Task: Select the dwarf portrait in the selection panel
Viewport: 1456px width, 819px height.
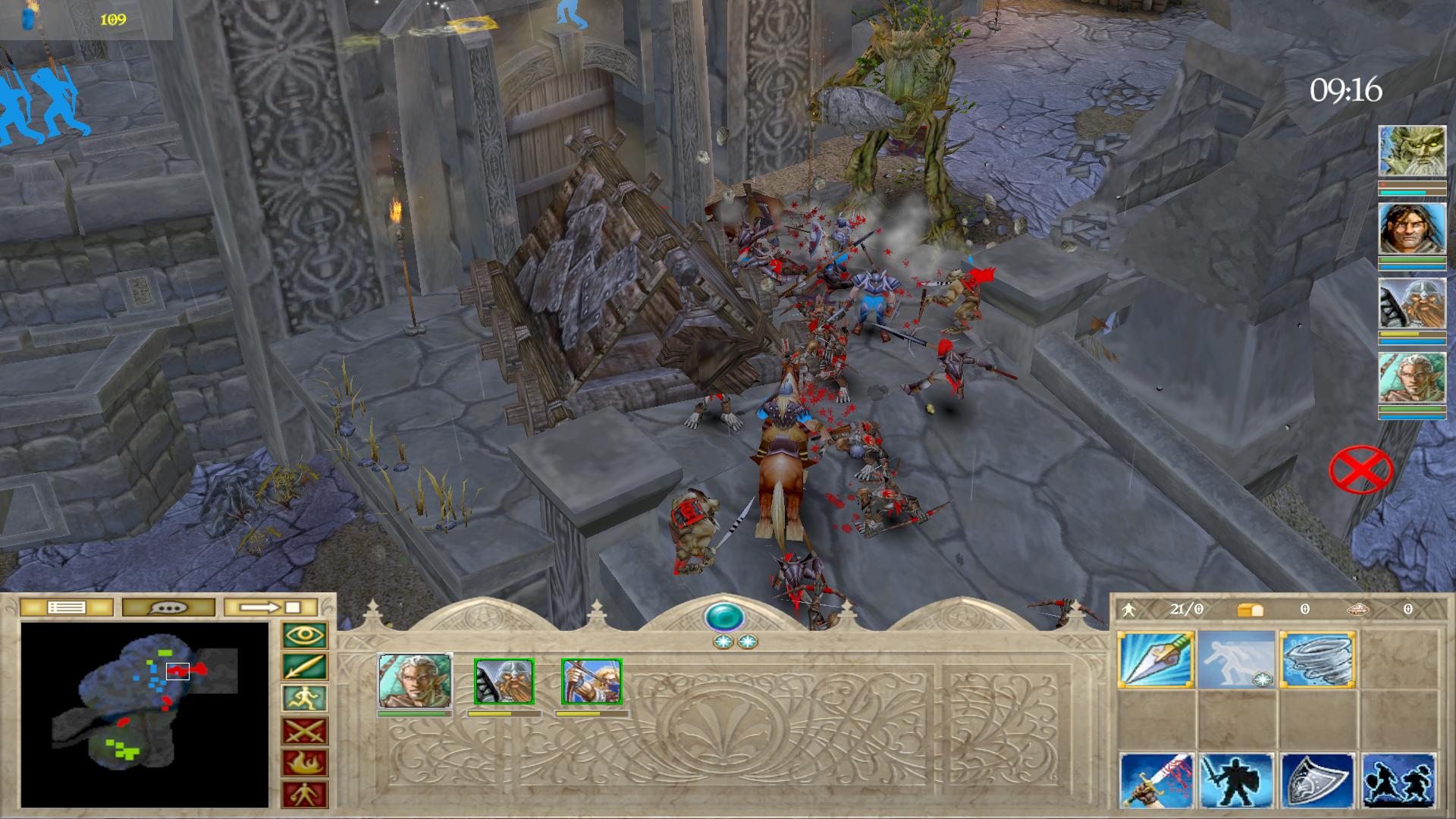Action: 504,682
